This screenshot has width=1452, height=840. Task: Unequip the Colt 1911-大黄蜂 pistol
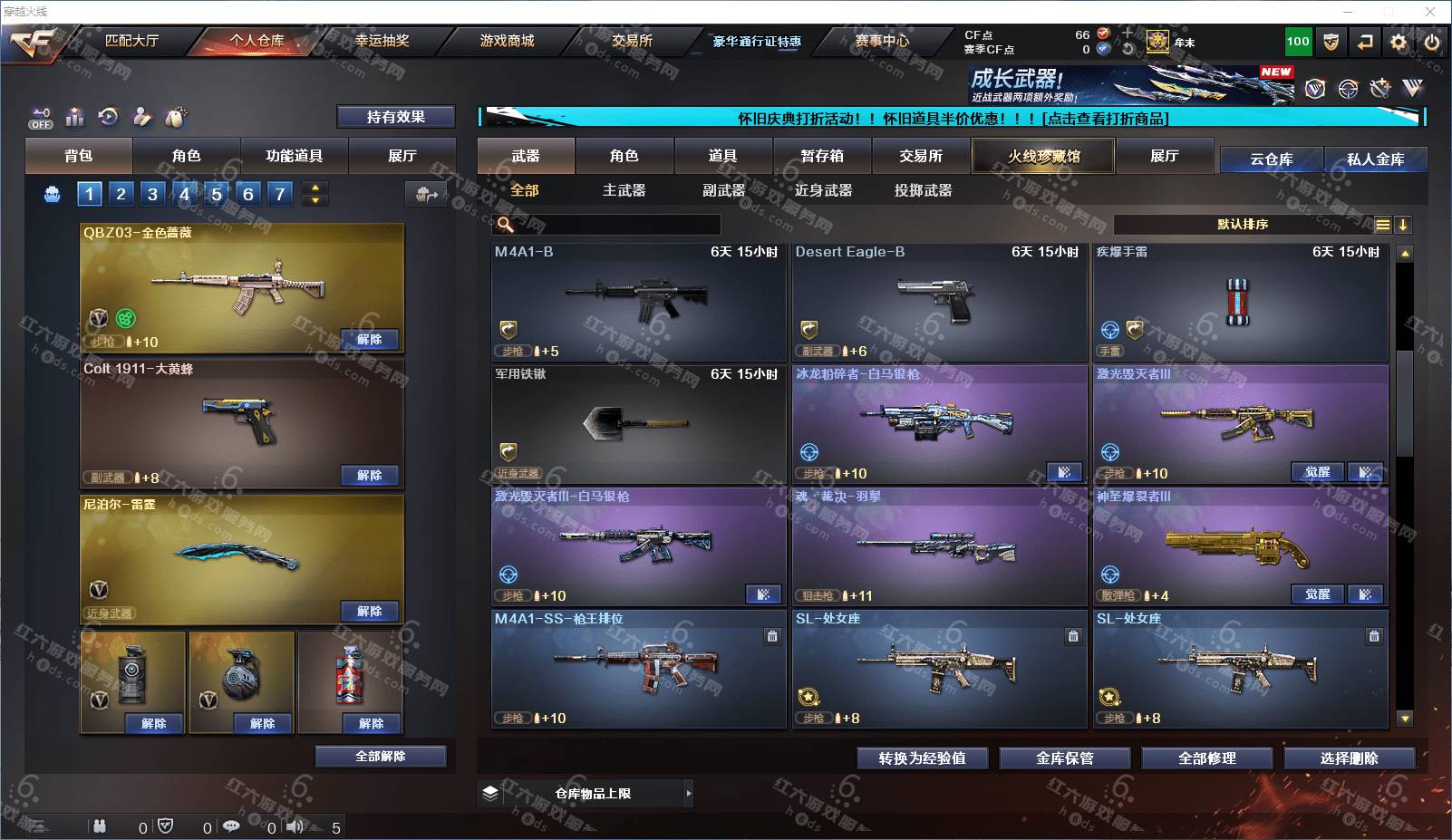[369, 475]
